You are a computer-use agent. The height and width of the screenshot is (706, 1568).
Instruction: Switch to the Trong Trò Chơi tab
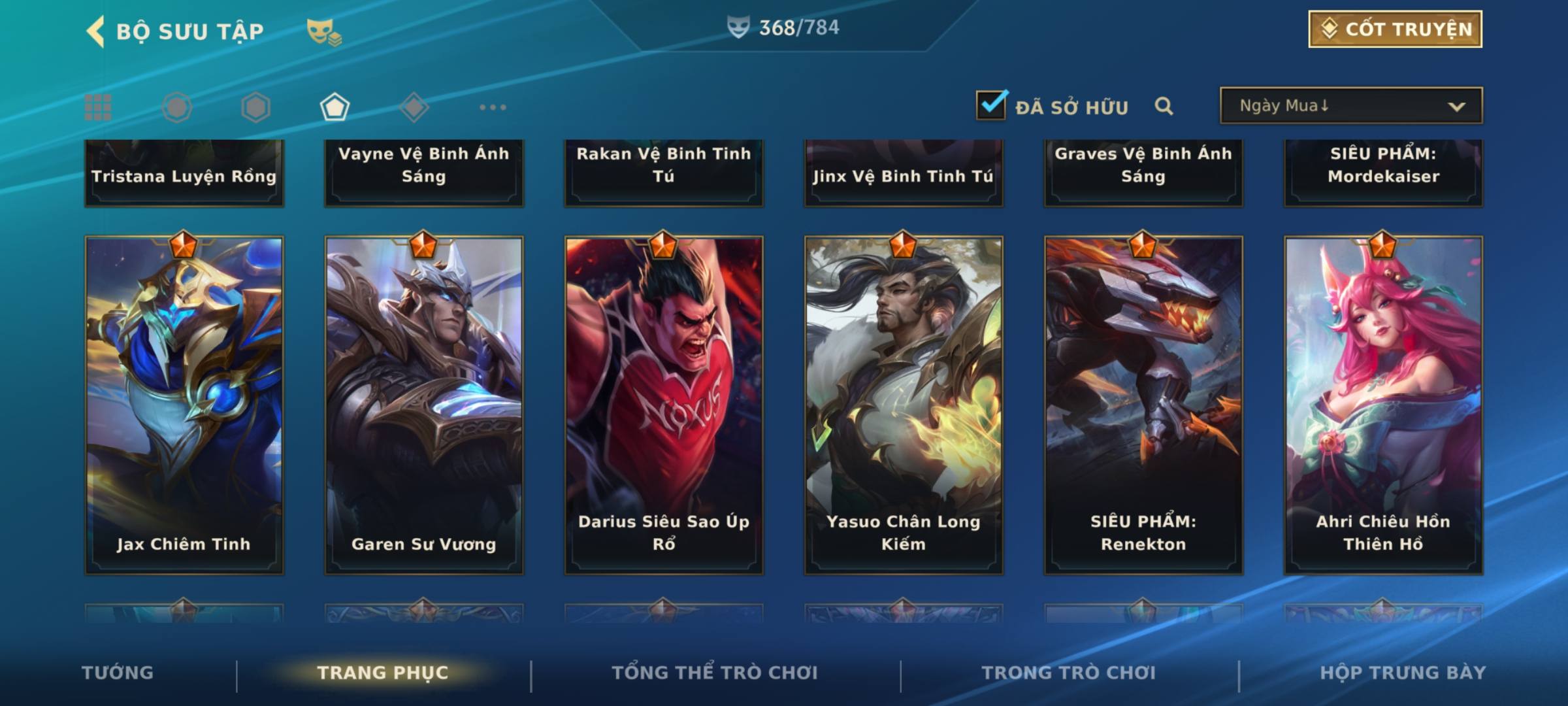(x=1069, y=673)
